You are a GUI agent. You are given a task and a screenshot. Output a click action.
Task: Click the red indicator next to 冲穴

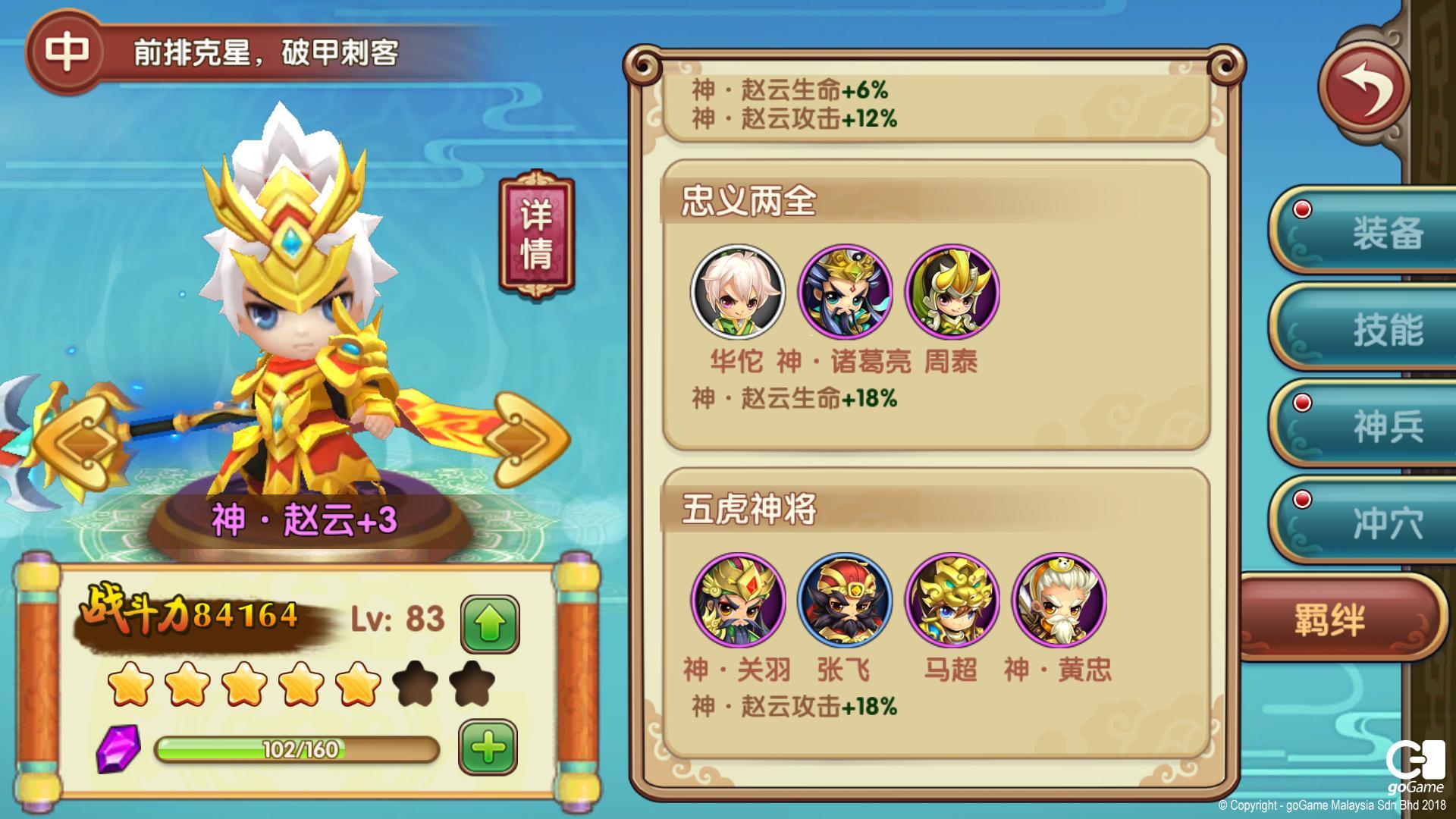click(x=1302, y=499)
